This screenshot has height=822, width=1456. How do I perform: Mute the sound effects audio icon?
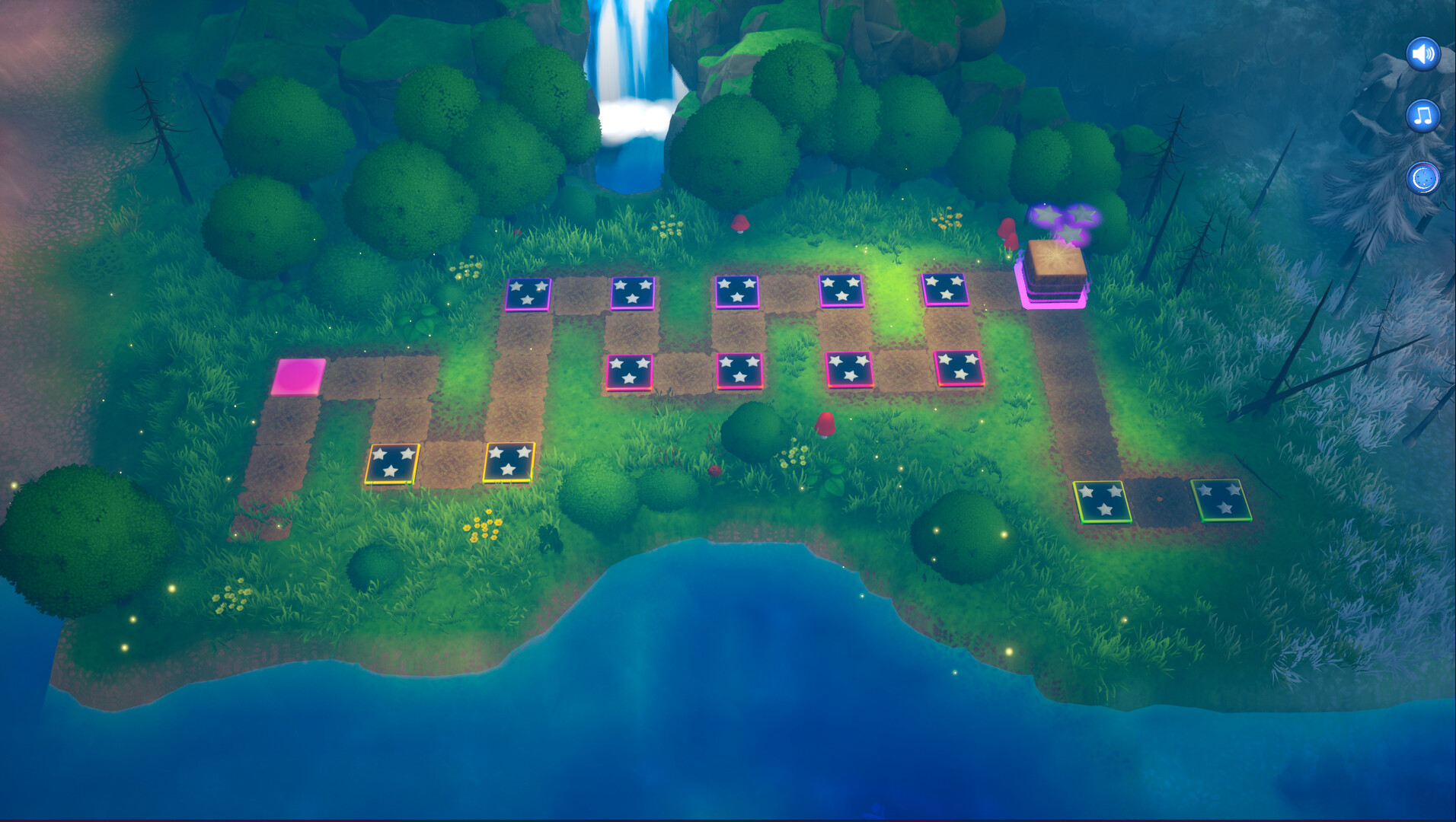(x=1423, y=53)
